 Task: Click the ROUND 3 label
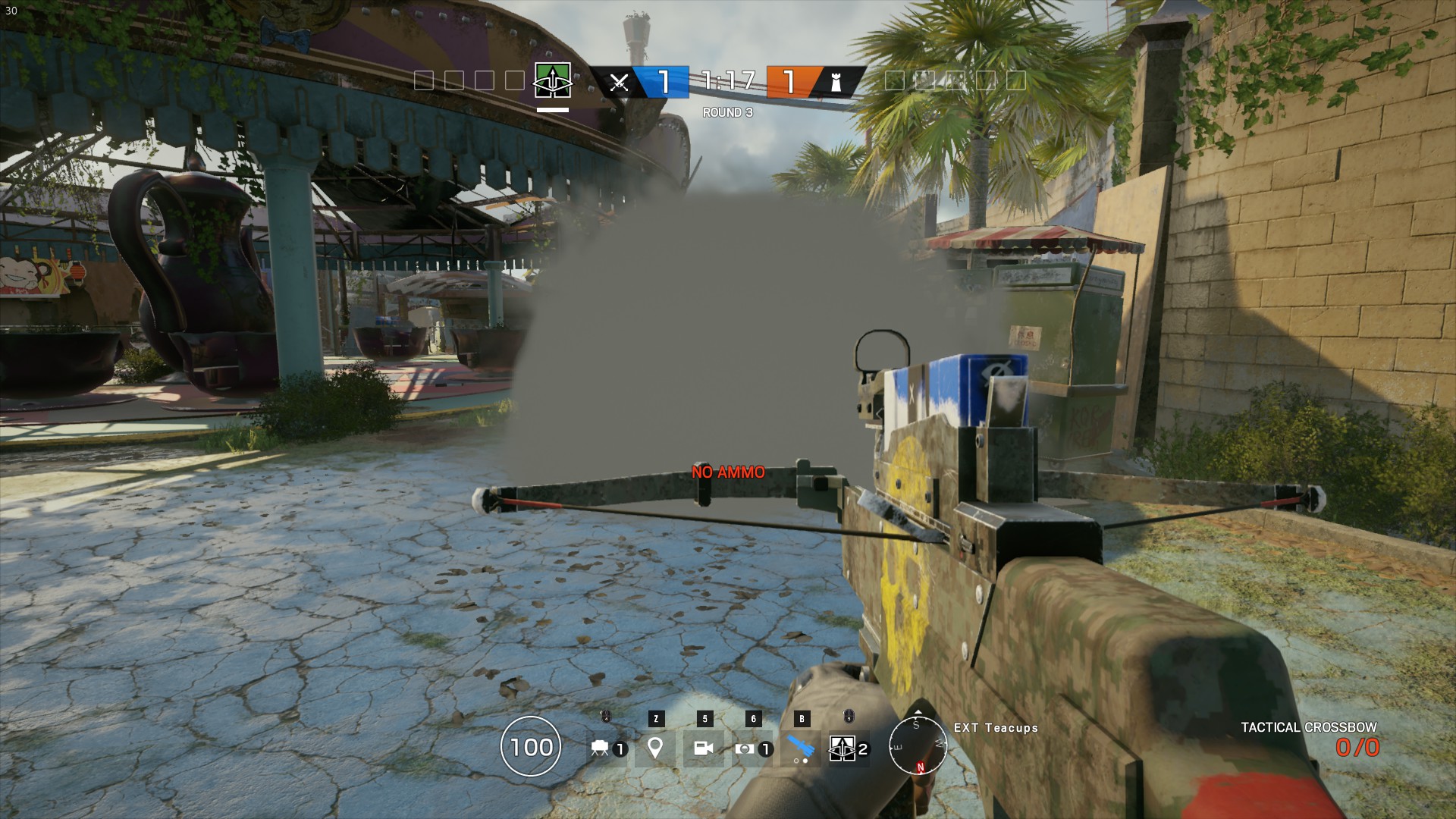click(726, 111)
